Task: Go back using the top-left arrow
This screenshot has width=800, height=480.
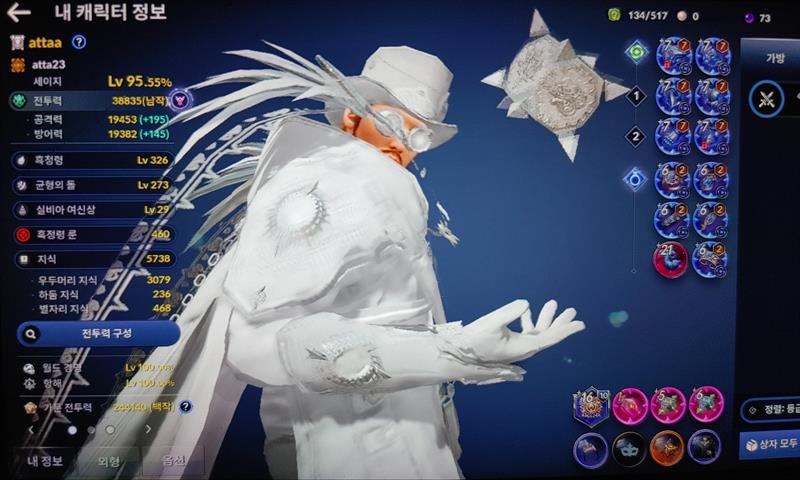Action: 18,13
